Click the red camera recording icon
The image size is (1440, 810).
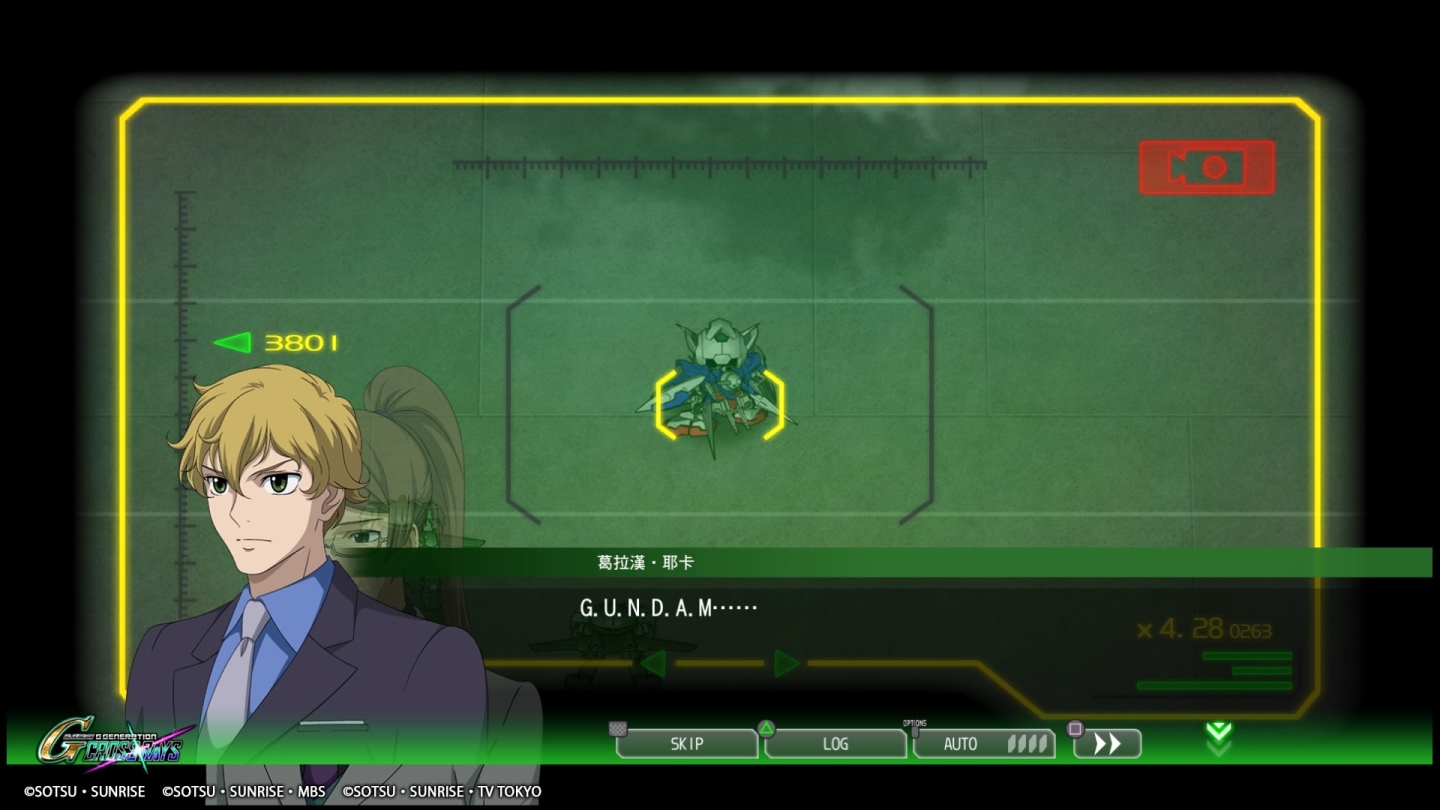1206,167
